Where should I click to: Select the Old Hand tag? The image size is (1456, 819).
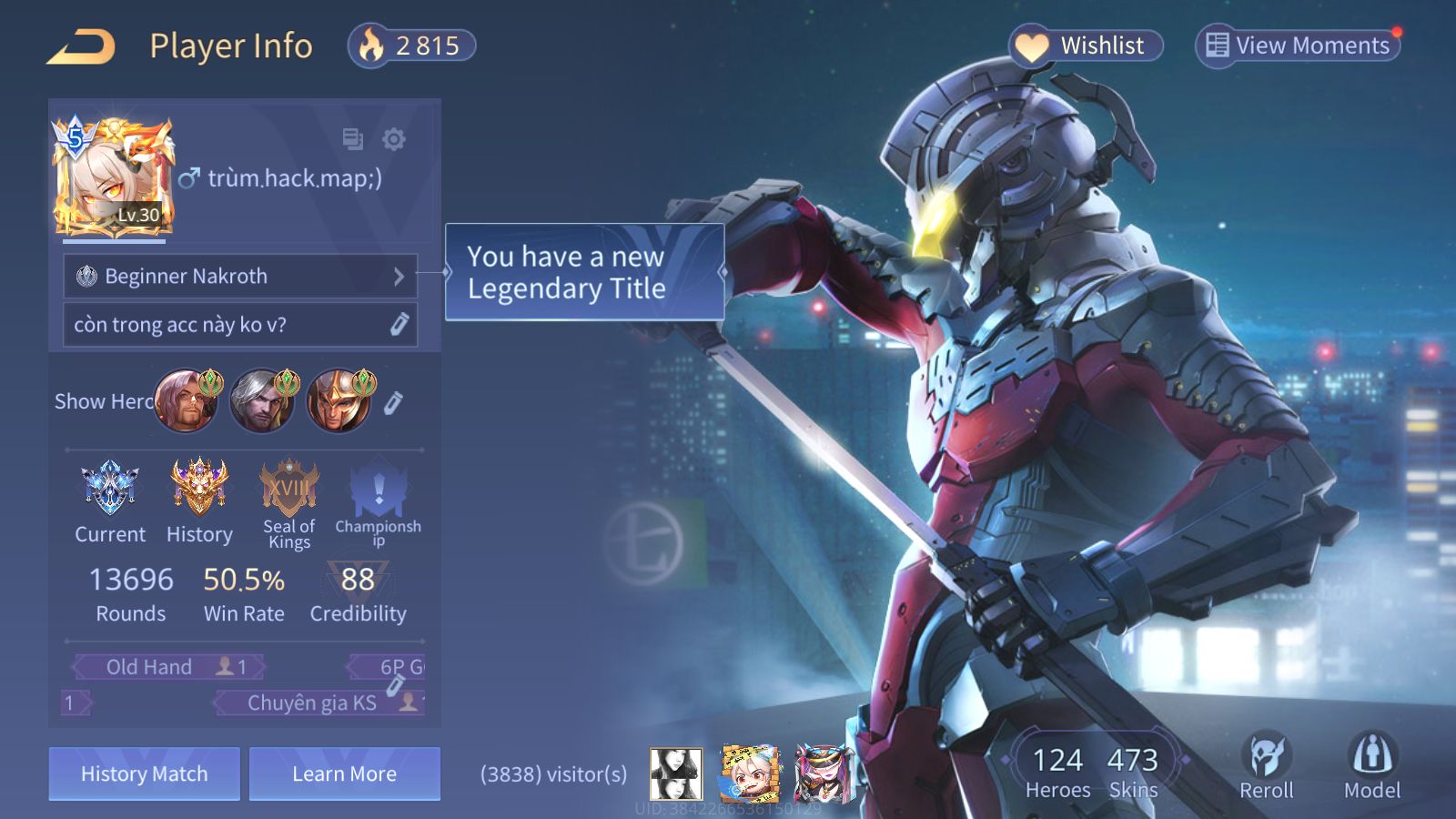point(169,667)
